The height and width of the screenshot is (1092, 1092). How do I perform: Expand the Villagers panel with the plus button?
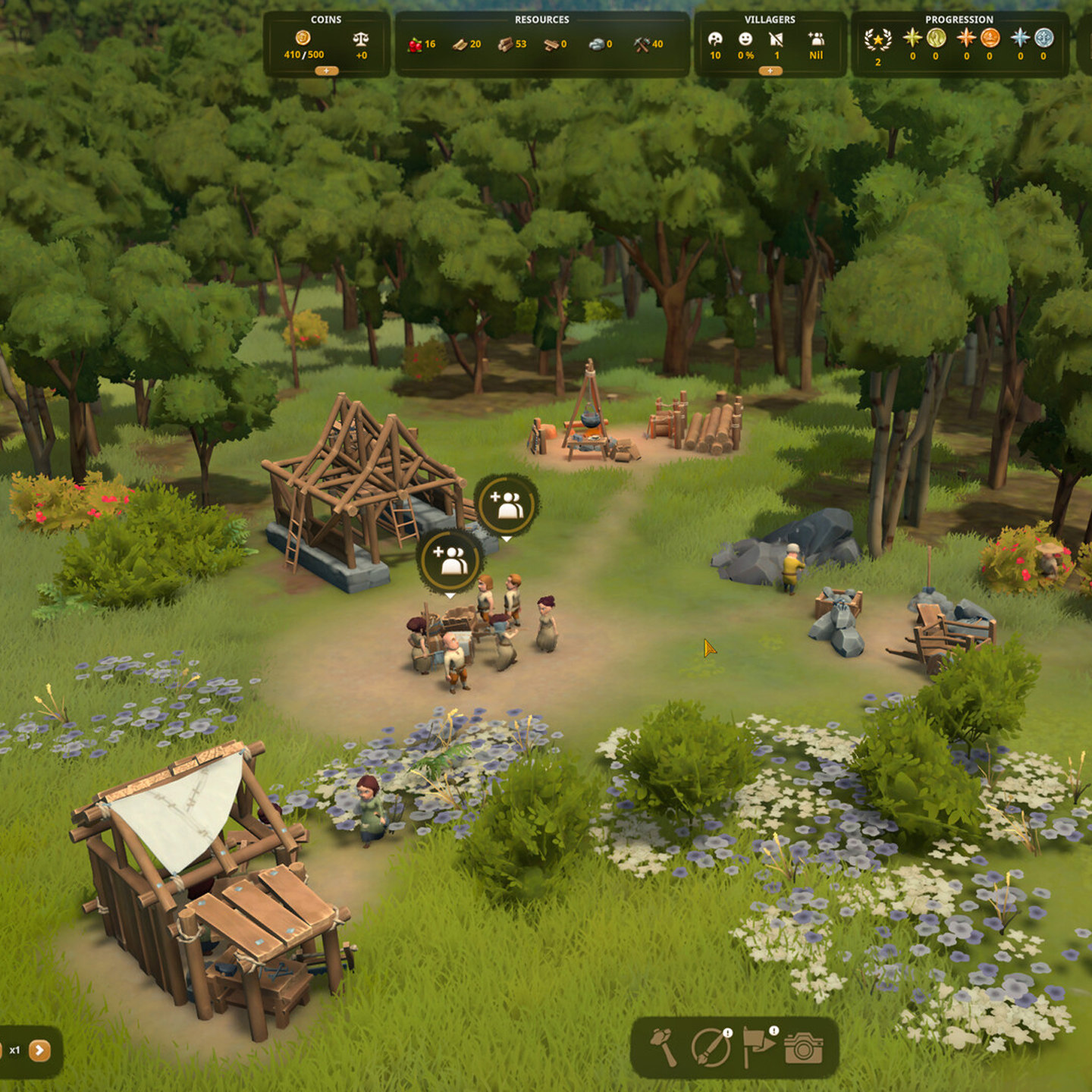770,71
